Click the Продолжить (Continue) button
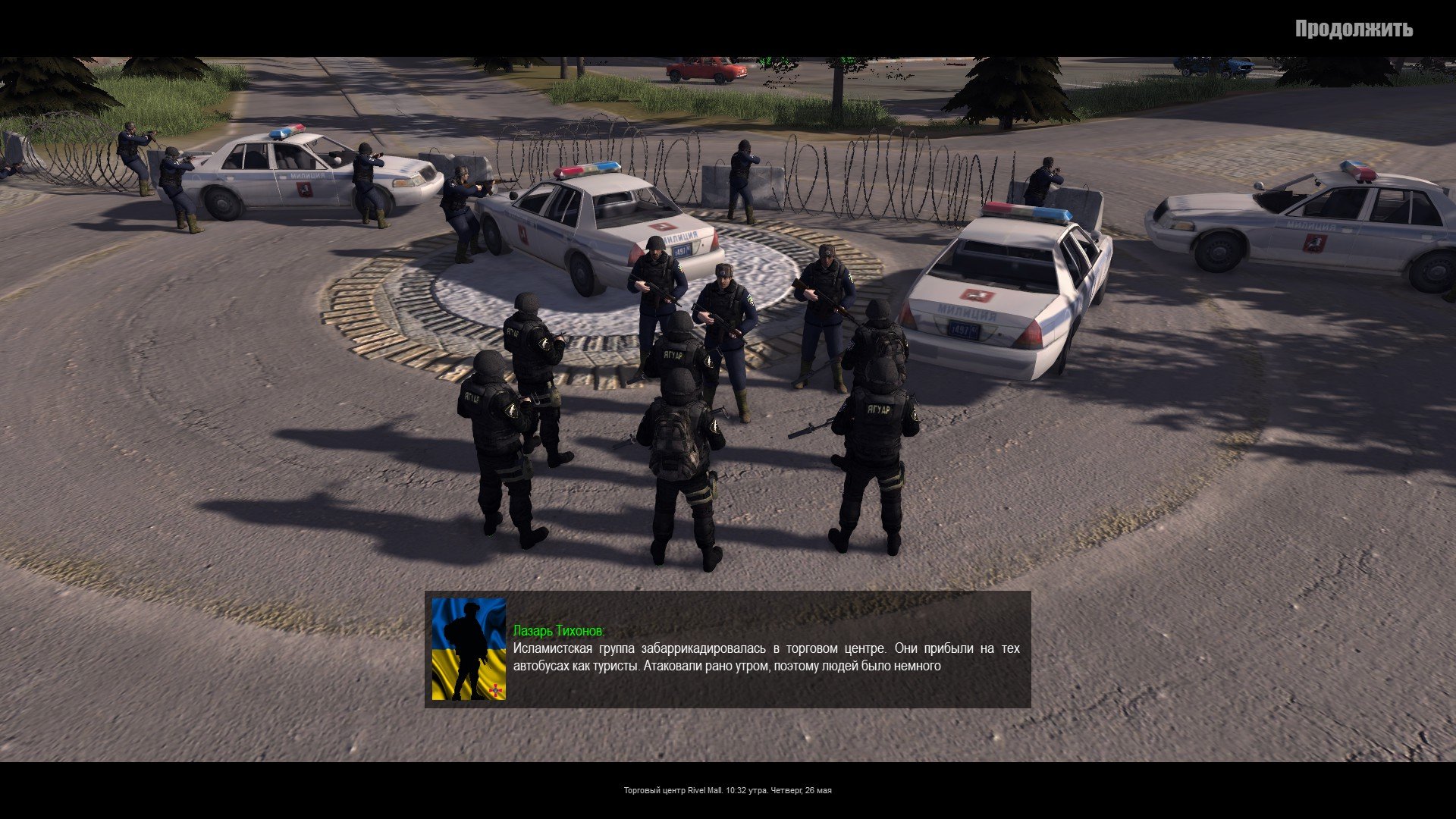Image resolution: width=1456 pixels, height=819 pixels. 1353,29
